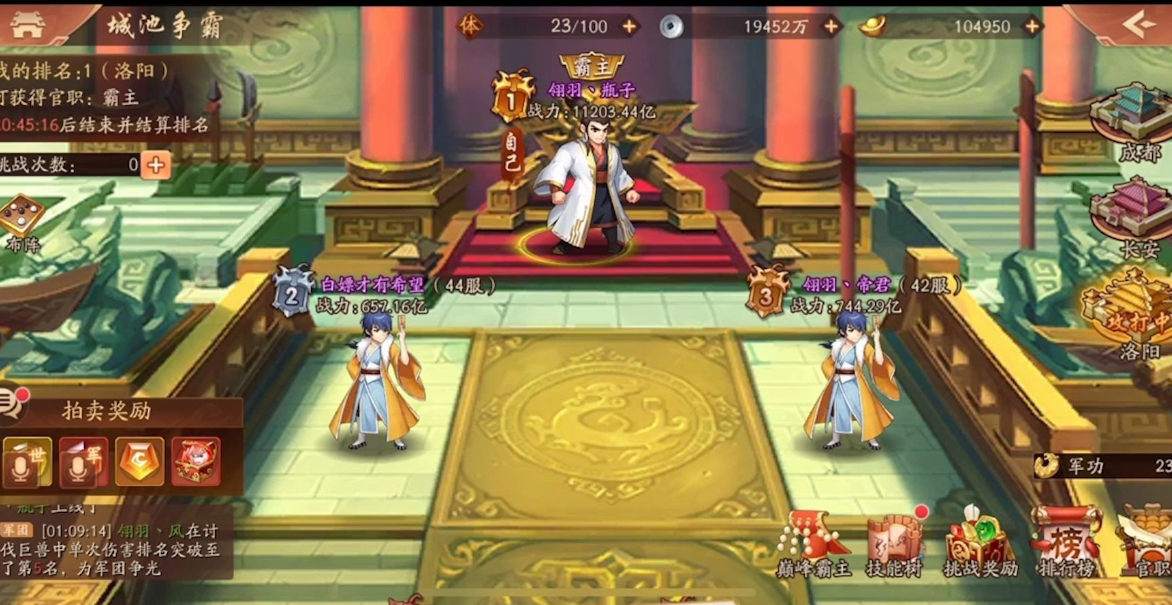This screenshot has width=1172, height=605.
Task: Challenge rank 3 player 翎羽、帝君
Action: 853,378
